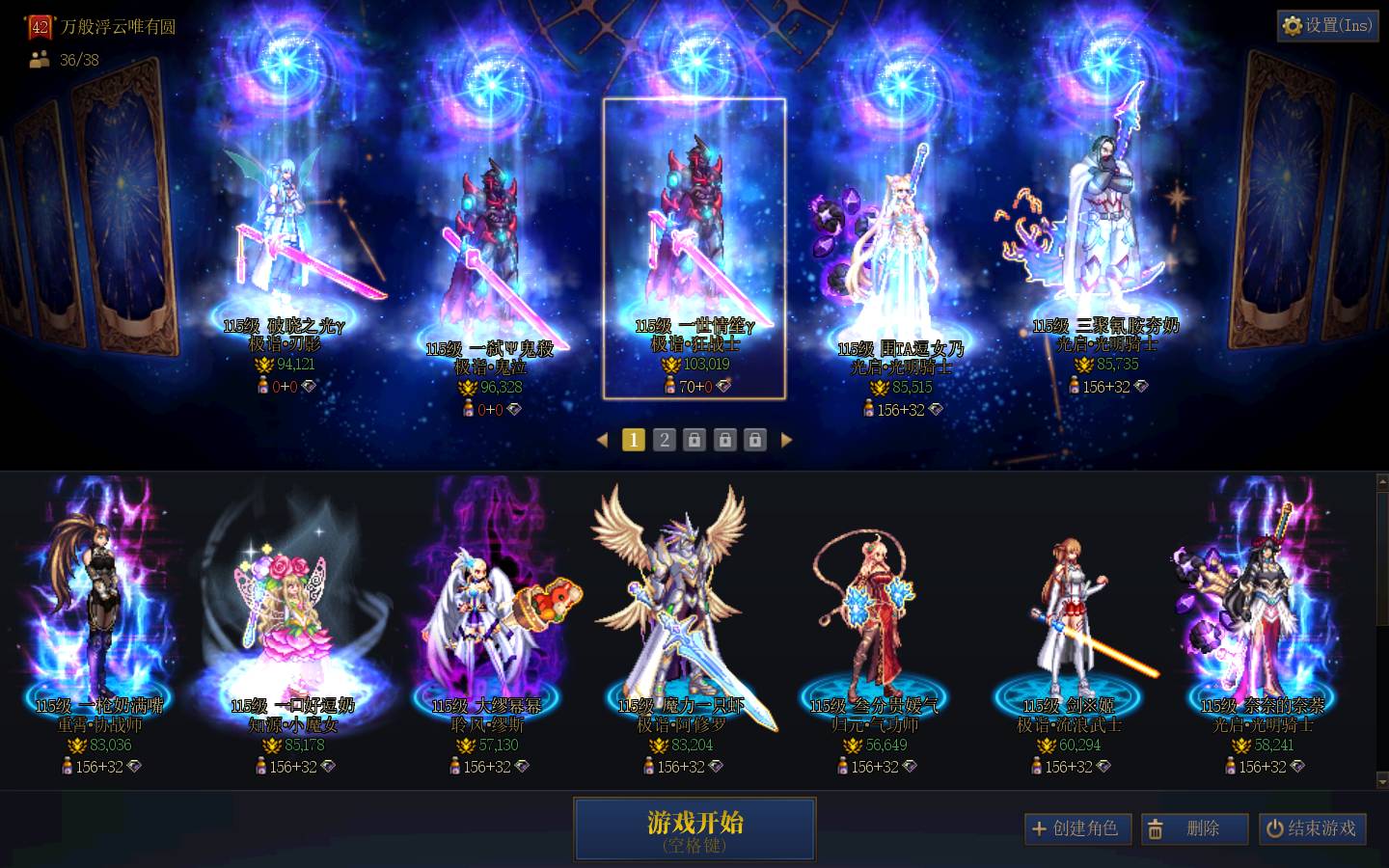
Task: Click the middle lock icon in pagination
Action: point(725,440)
